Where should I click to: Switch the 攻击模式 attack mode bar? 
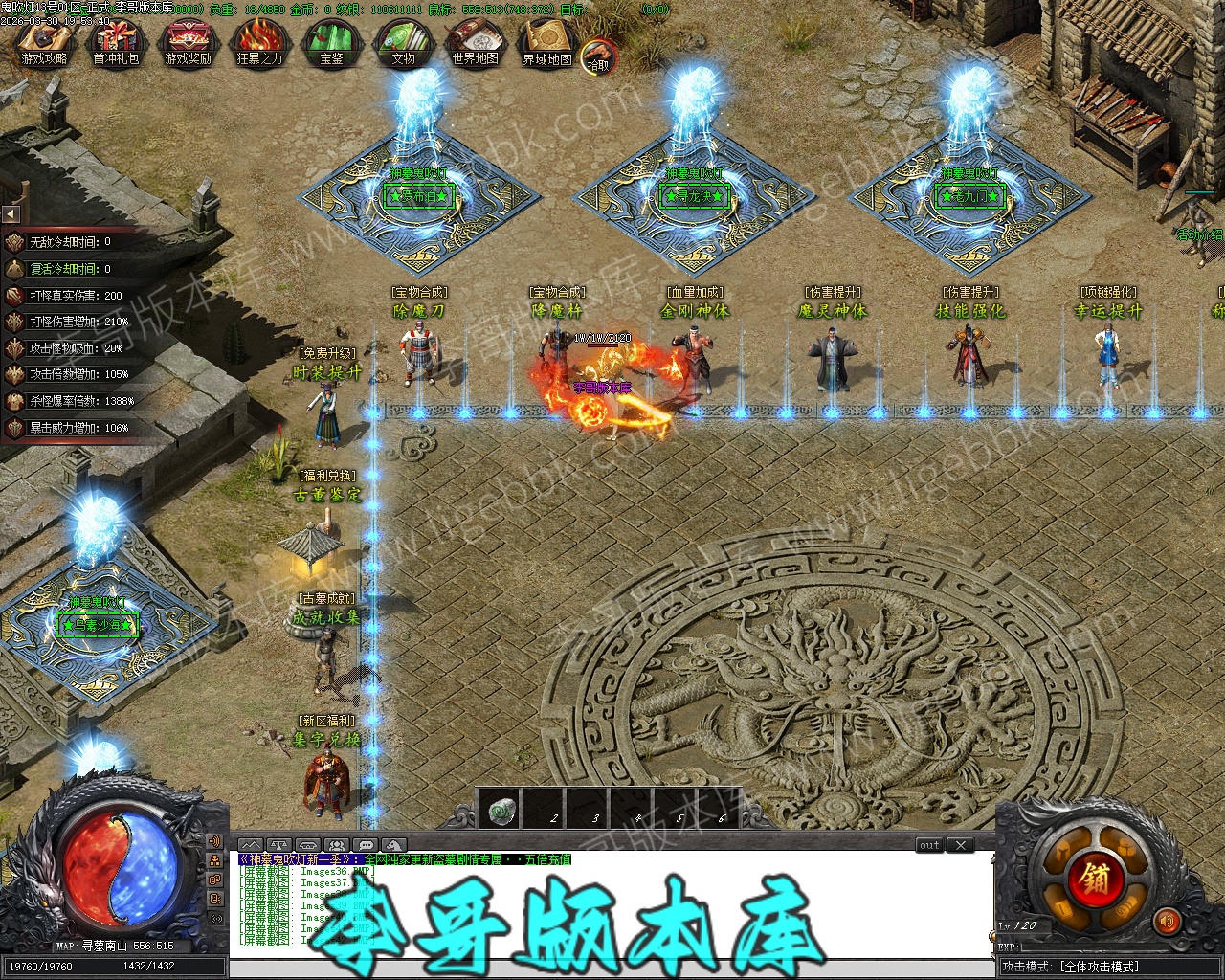1099,967
